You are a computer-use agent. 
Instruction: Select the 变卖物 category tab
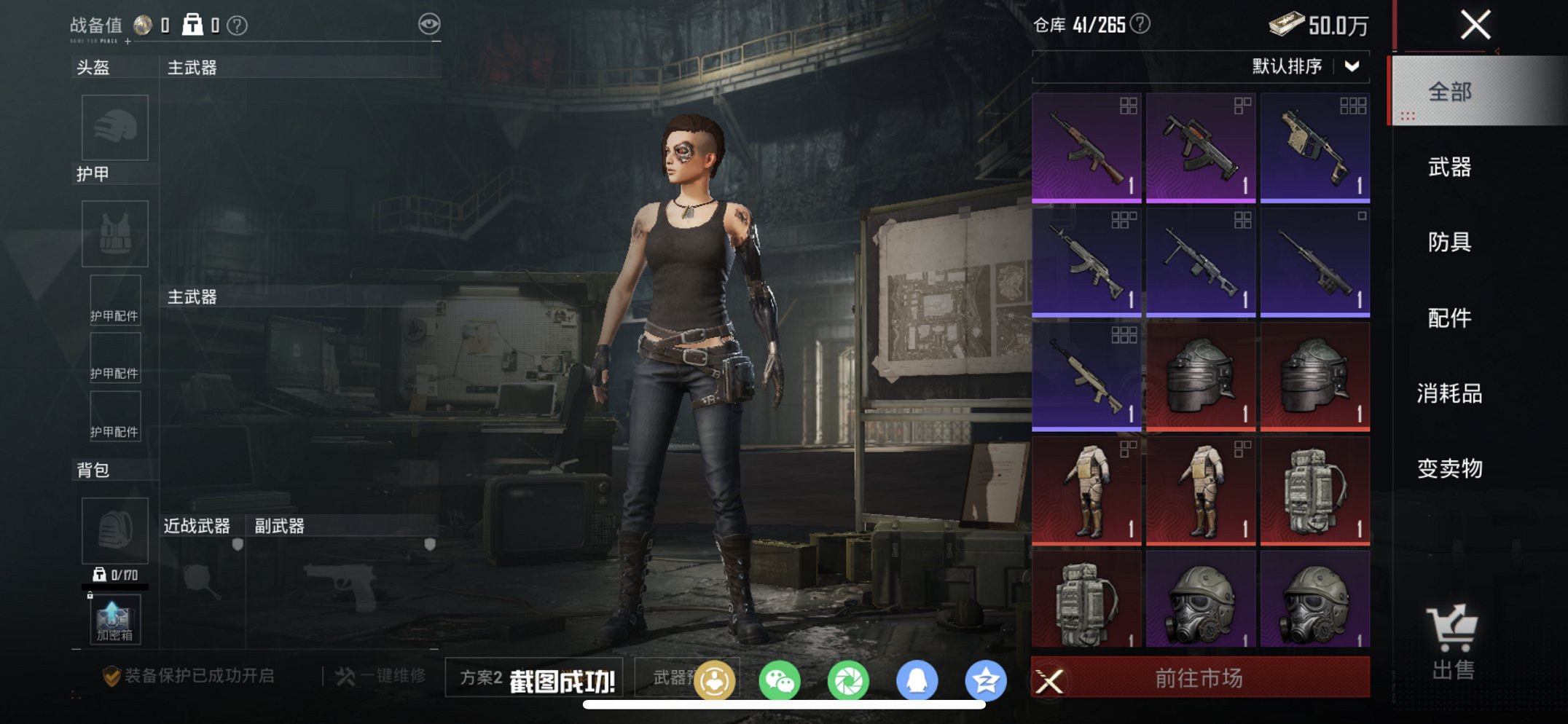coord(1449,468)
